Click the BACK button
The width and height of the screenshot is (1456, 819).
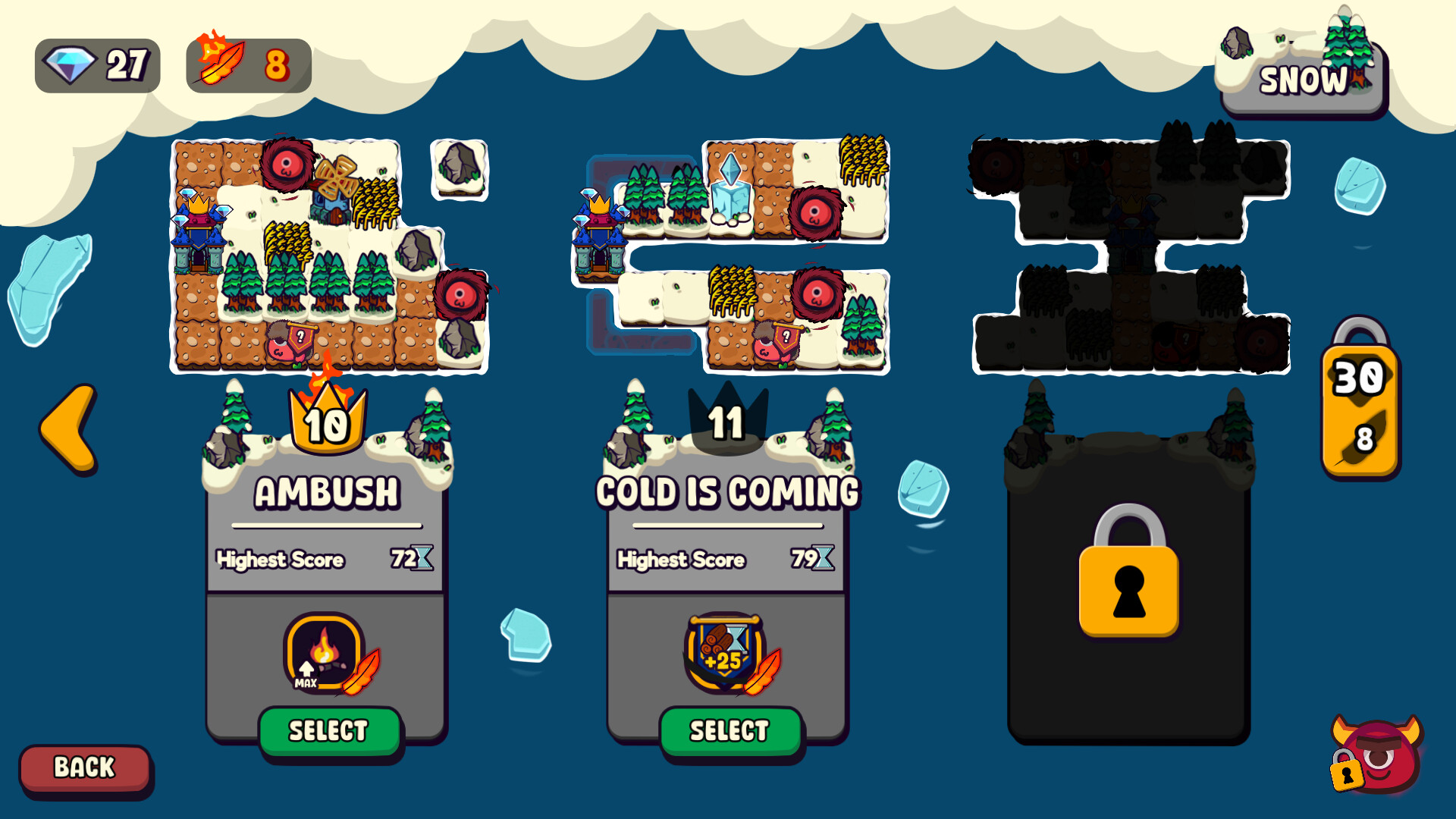(x=85, y=767)
